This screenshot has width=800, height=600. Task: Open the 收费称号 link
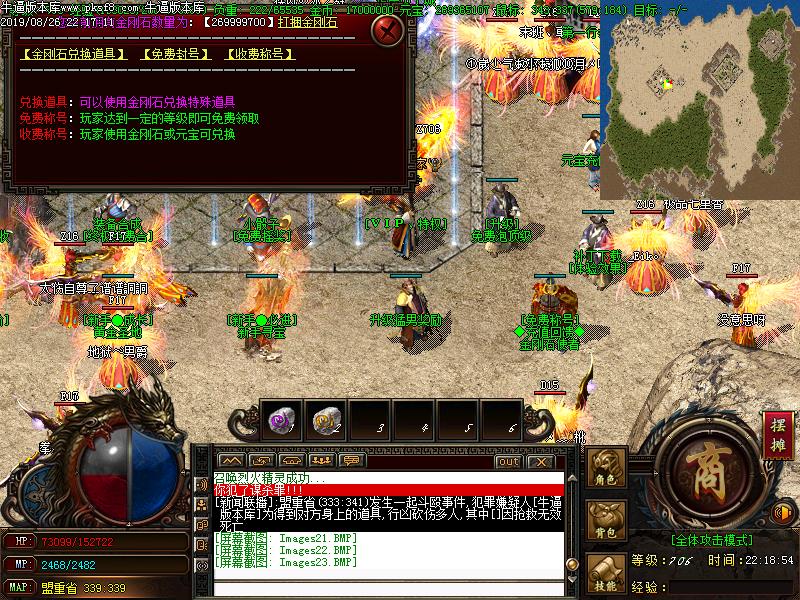pyautogui.click(x=259, y=54)
